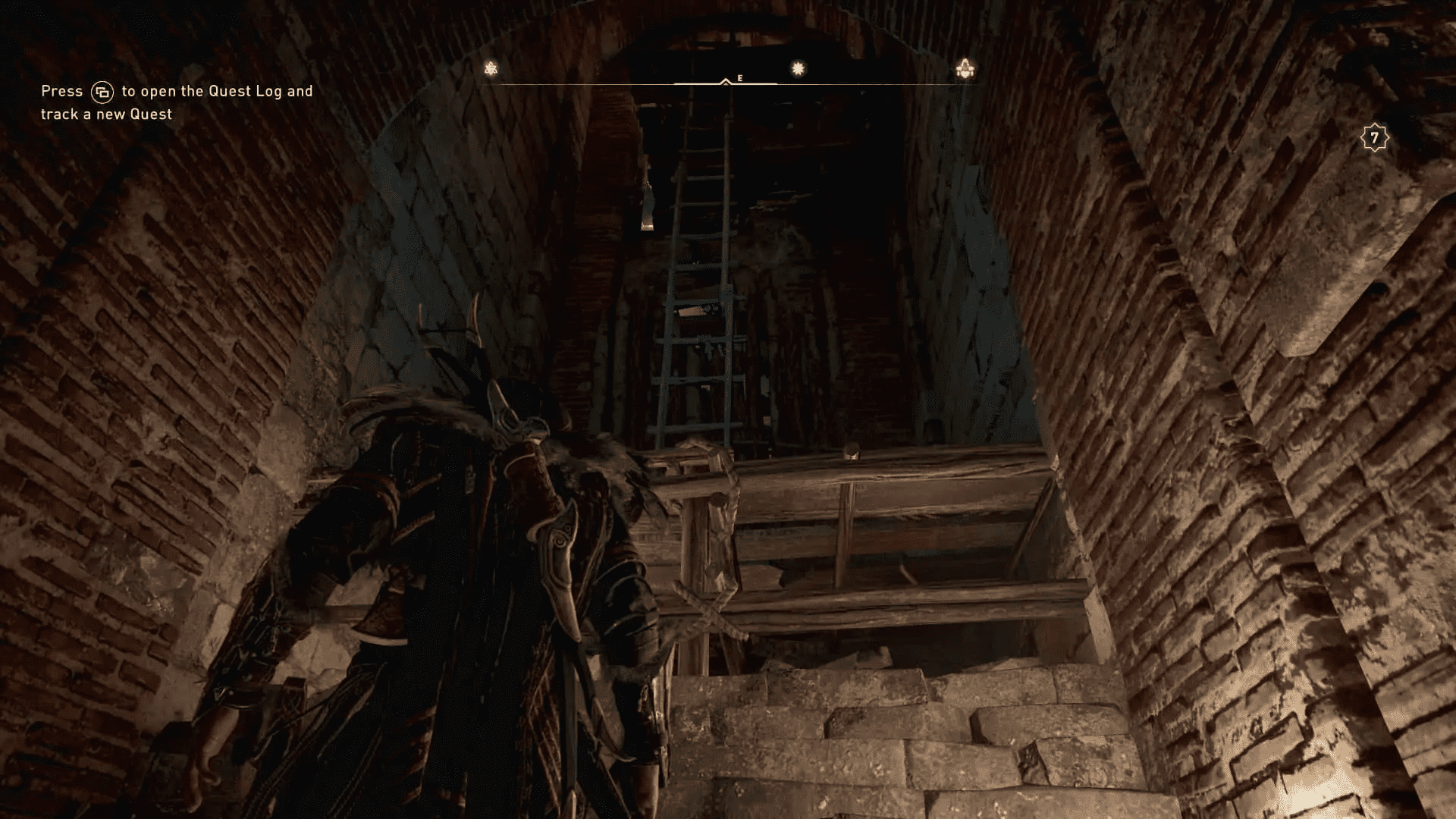Open the Quest Log via the hint text

point(176,90)
